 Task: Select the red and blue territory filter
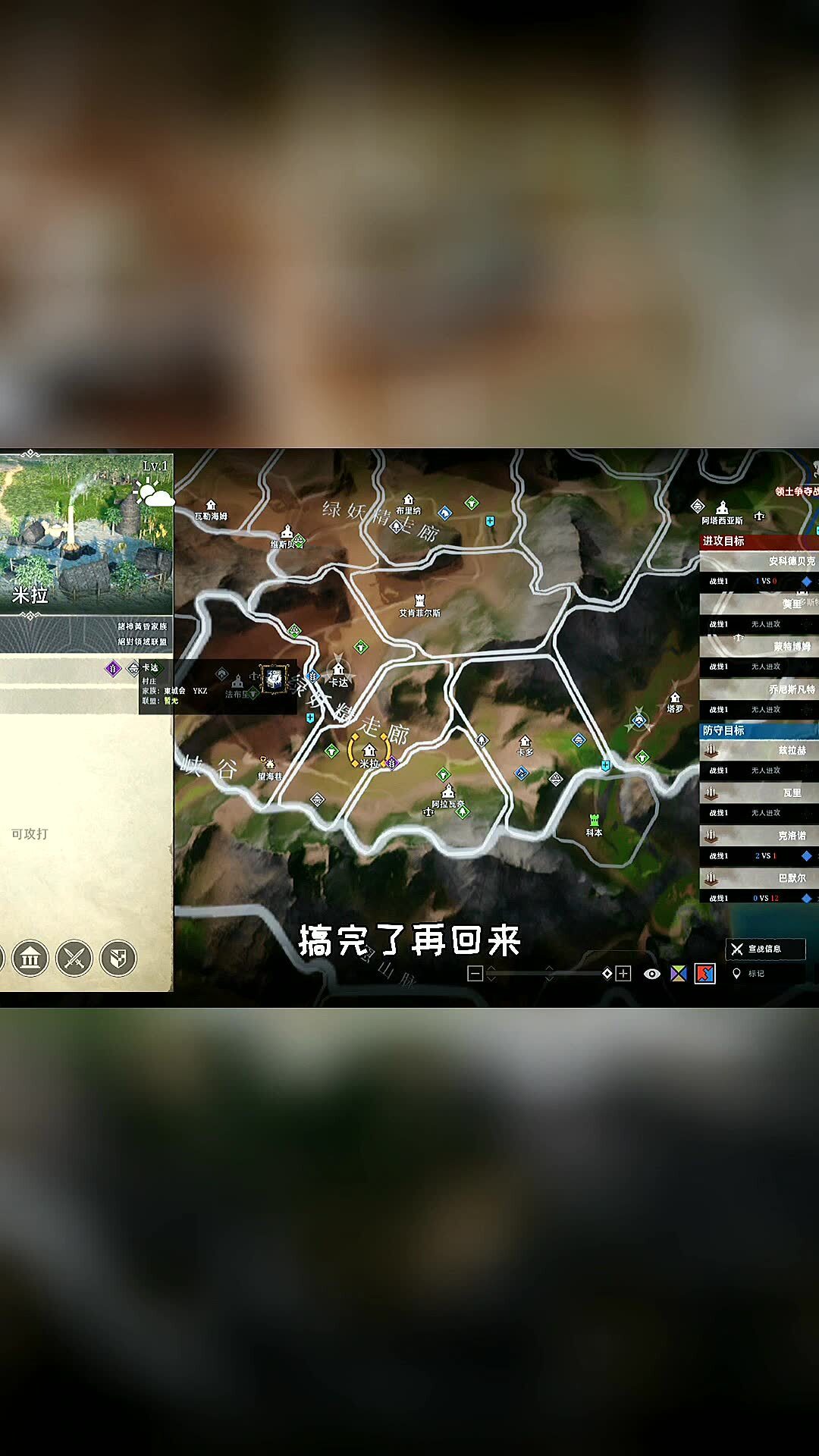(705, 974)
